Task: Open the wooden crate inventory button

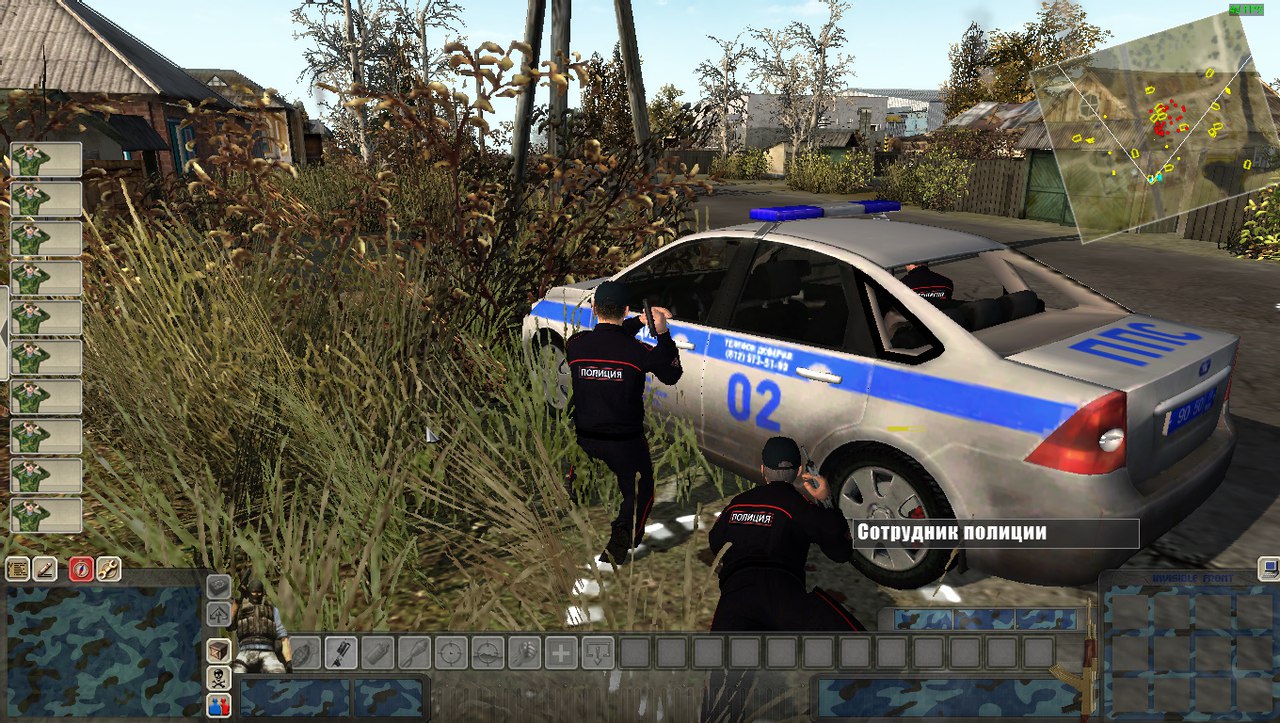Action: point(218,651)
